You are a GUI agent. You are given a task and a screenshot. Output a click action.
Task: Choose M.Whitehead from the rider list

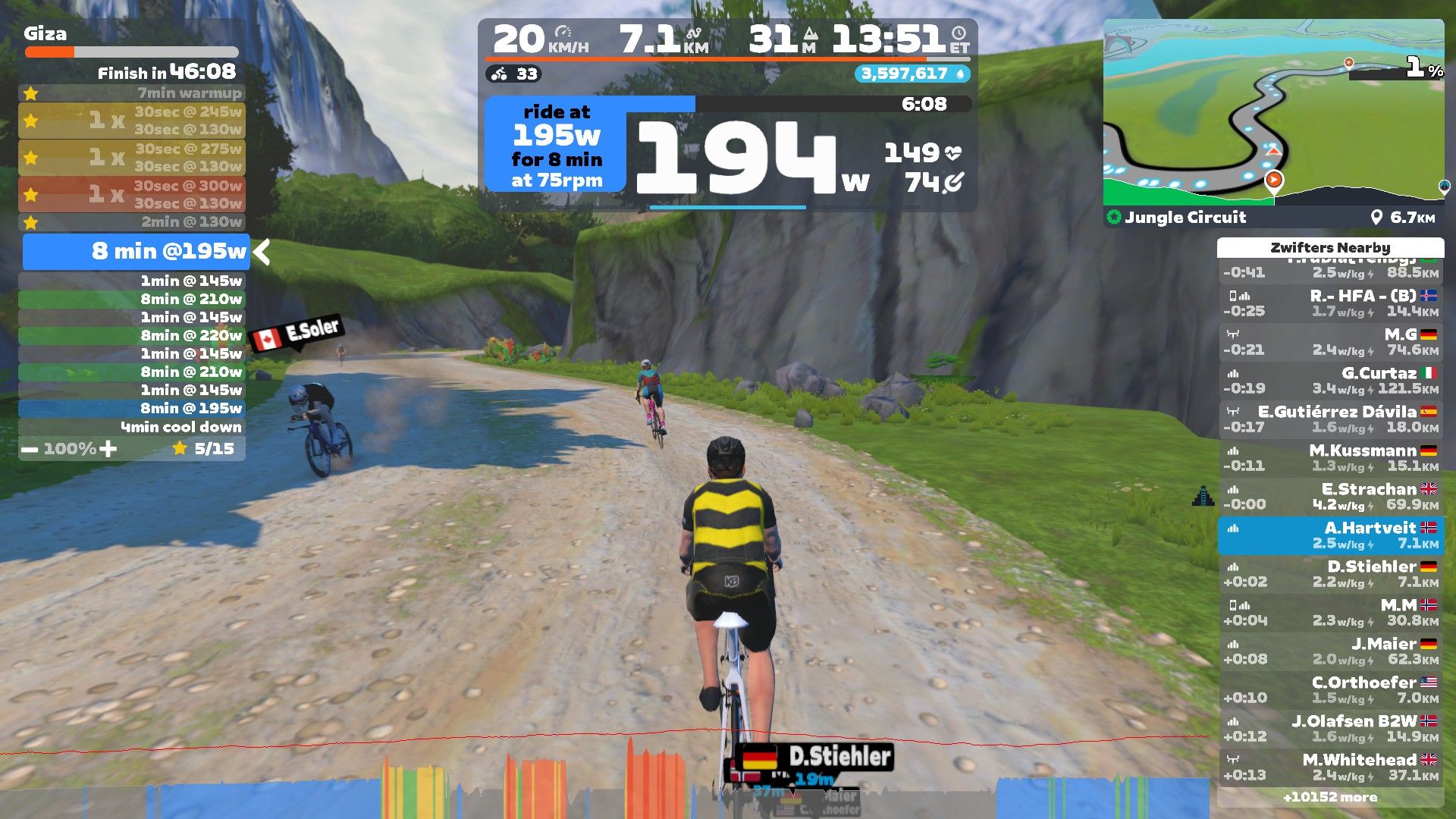[x=1331, y=767]
